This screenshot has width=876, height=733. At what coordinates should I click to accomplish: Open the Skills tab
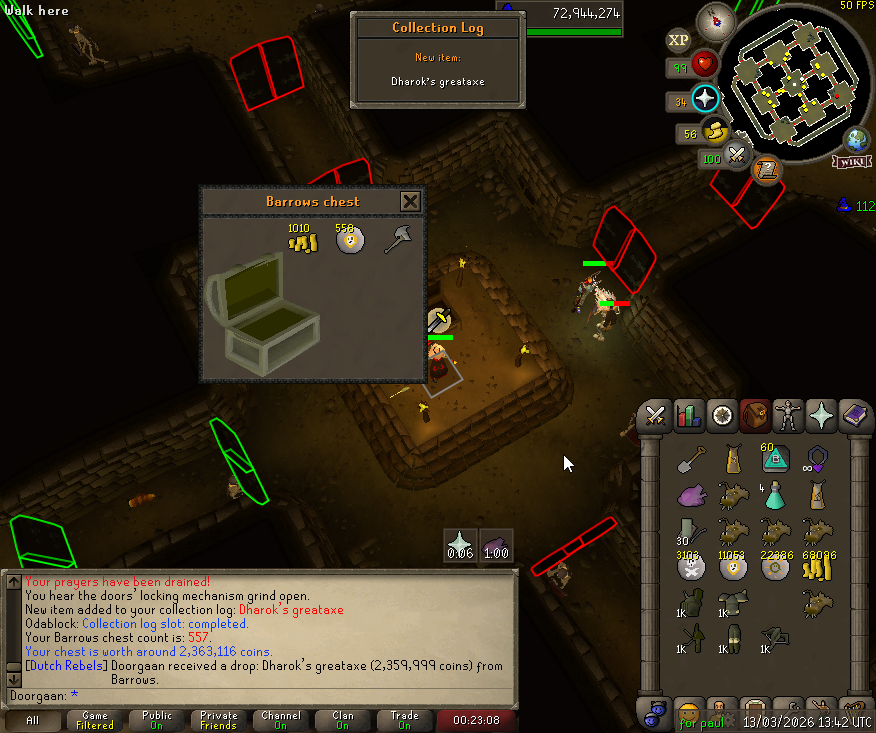(689, 414)
